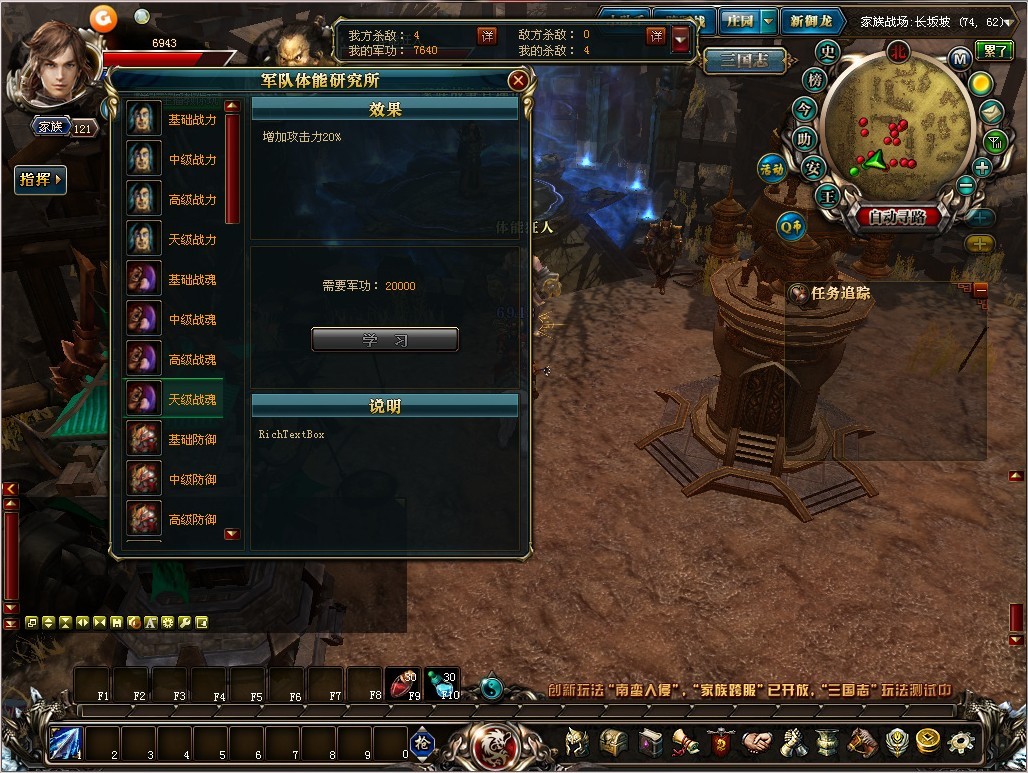Viewport: 1028px width, 773px height.
Task: Use the red potion in the F9 slot
Action: tap(402, 683)
